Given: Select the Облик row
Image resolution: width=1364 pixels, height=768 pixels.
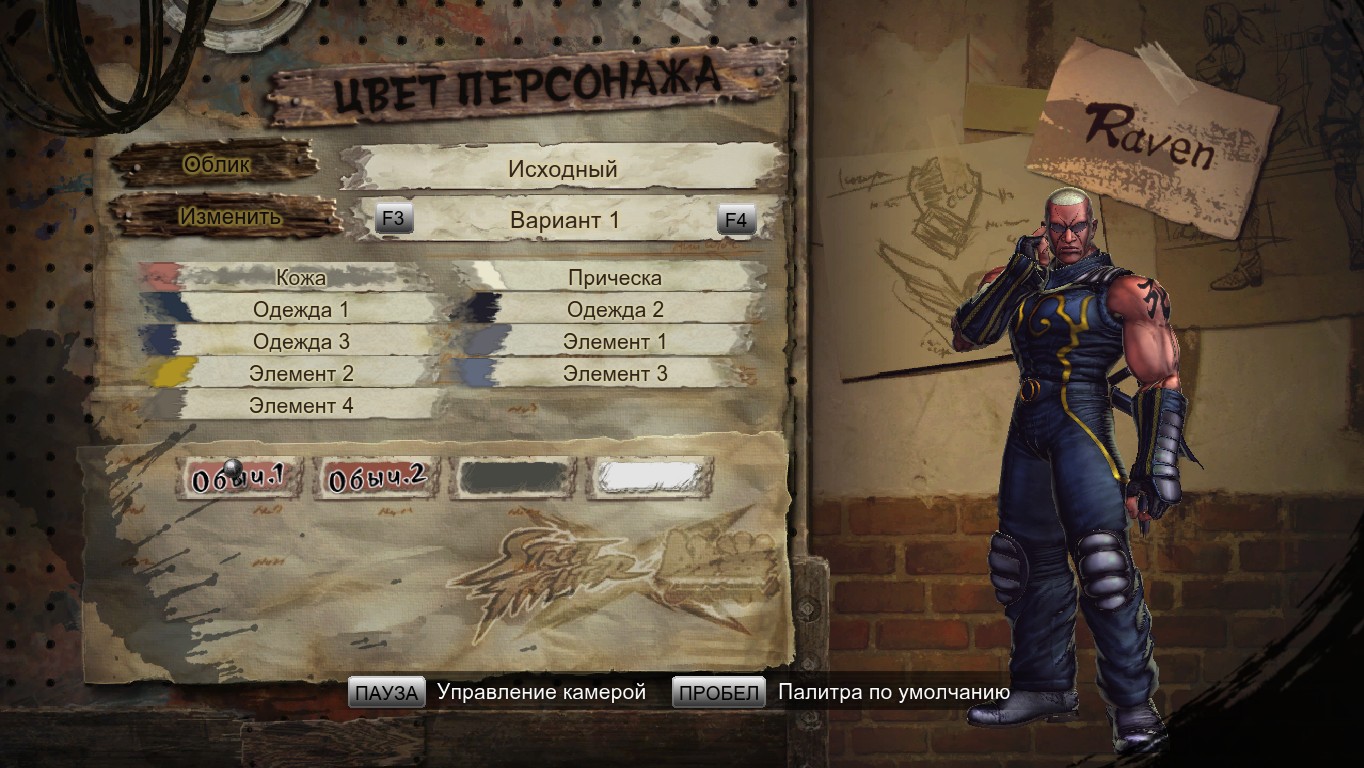Looking at the screenshot, I should pos(217,165).
